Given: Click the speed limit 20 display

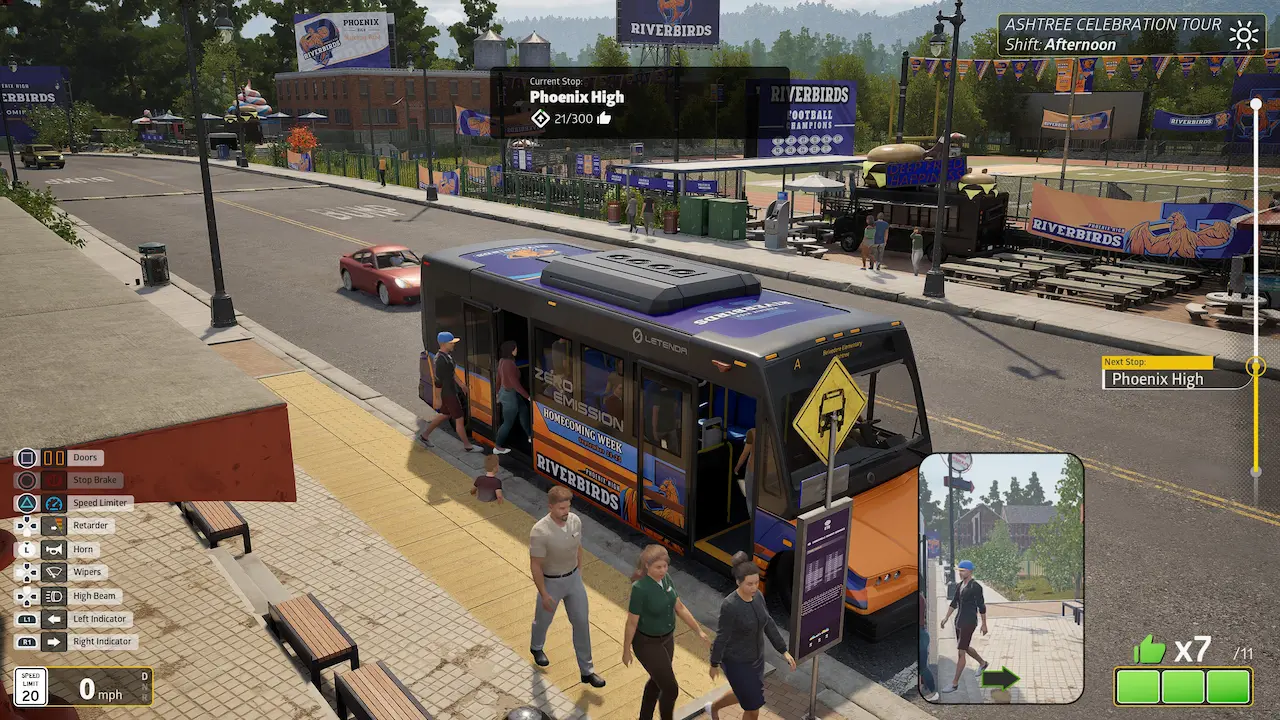Looking at the screenshot, I should point(30,687).
